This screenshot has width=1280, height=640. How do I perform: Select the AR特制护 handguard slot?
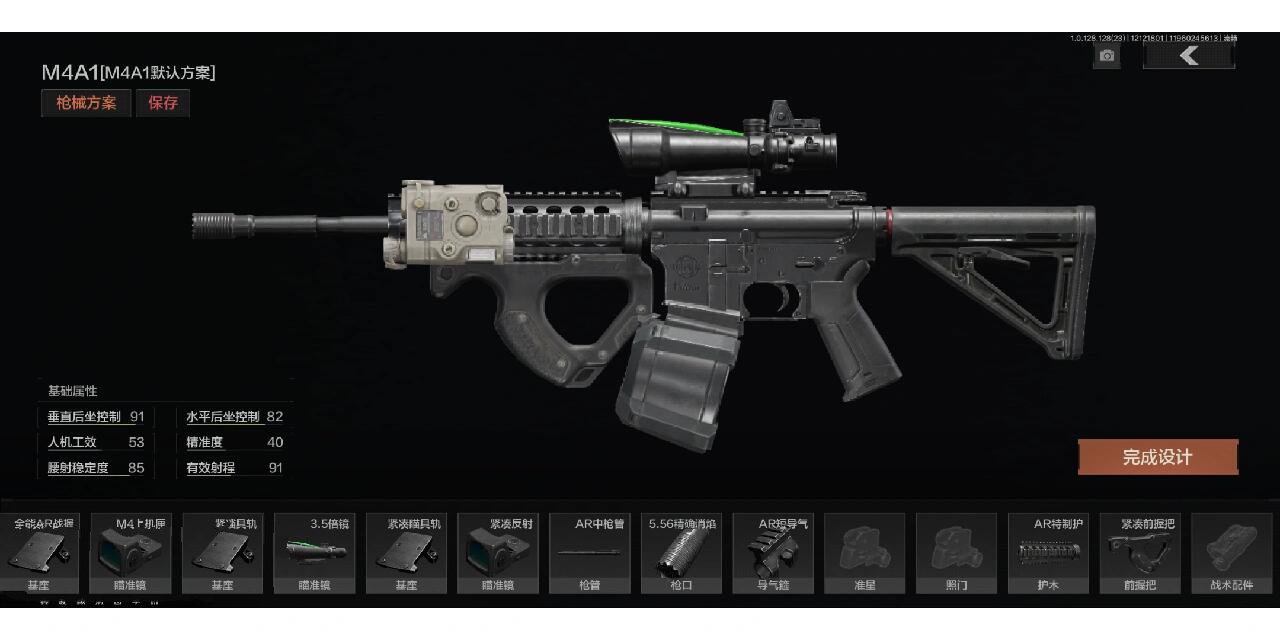click(1048, 553)
